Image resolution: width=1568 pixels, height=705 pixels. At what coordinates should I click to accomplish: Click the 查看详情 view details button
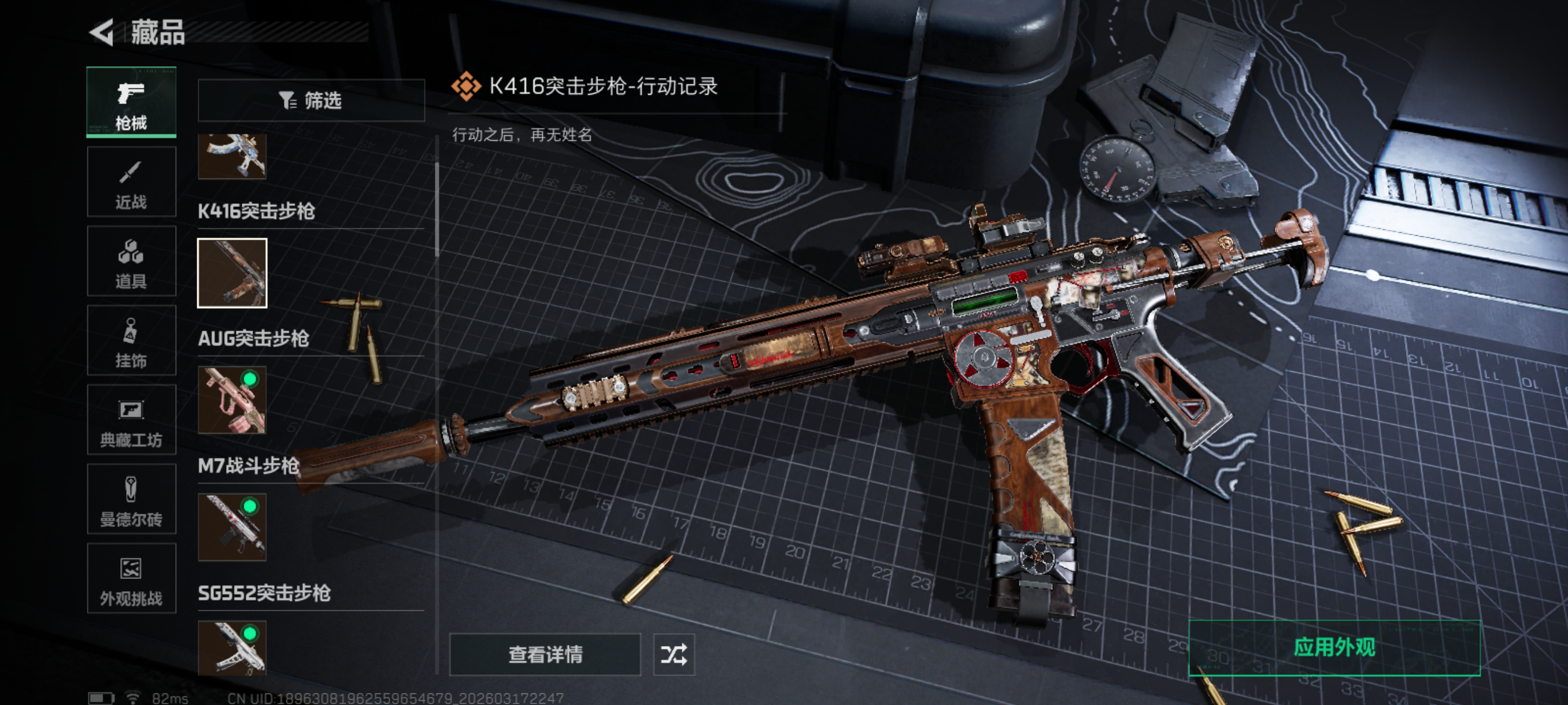[x=545, y=655]
